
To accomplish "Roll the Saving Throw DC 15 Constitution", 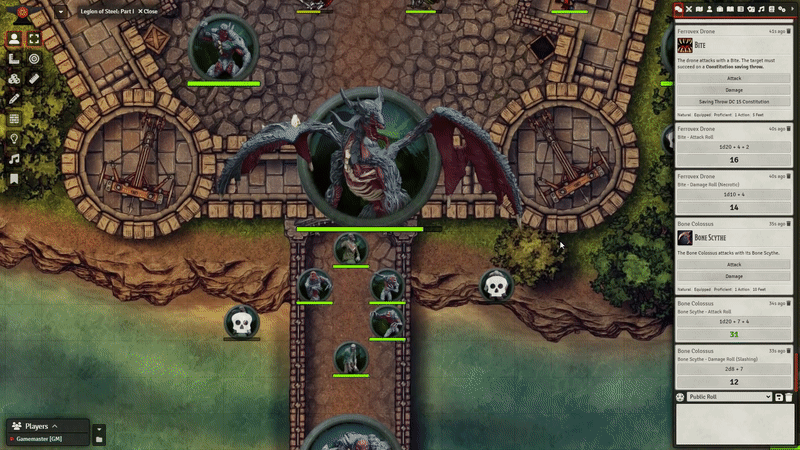I will click(x=734, y=101).
